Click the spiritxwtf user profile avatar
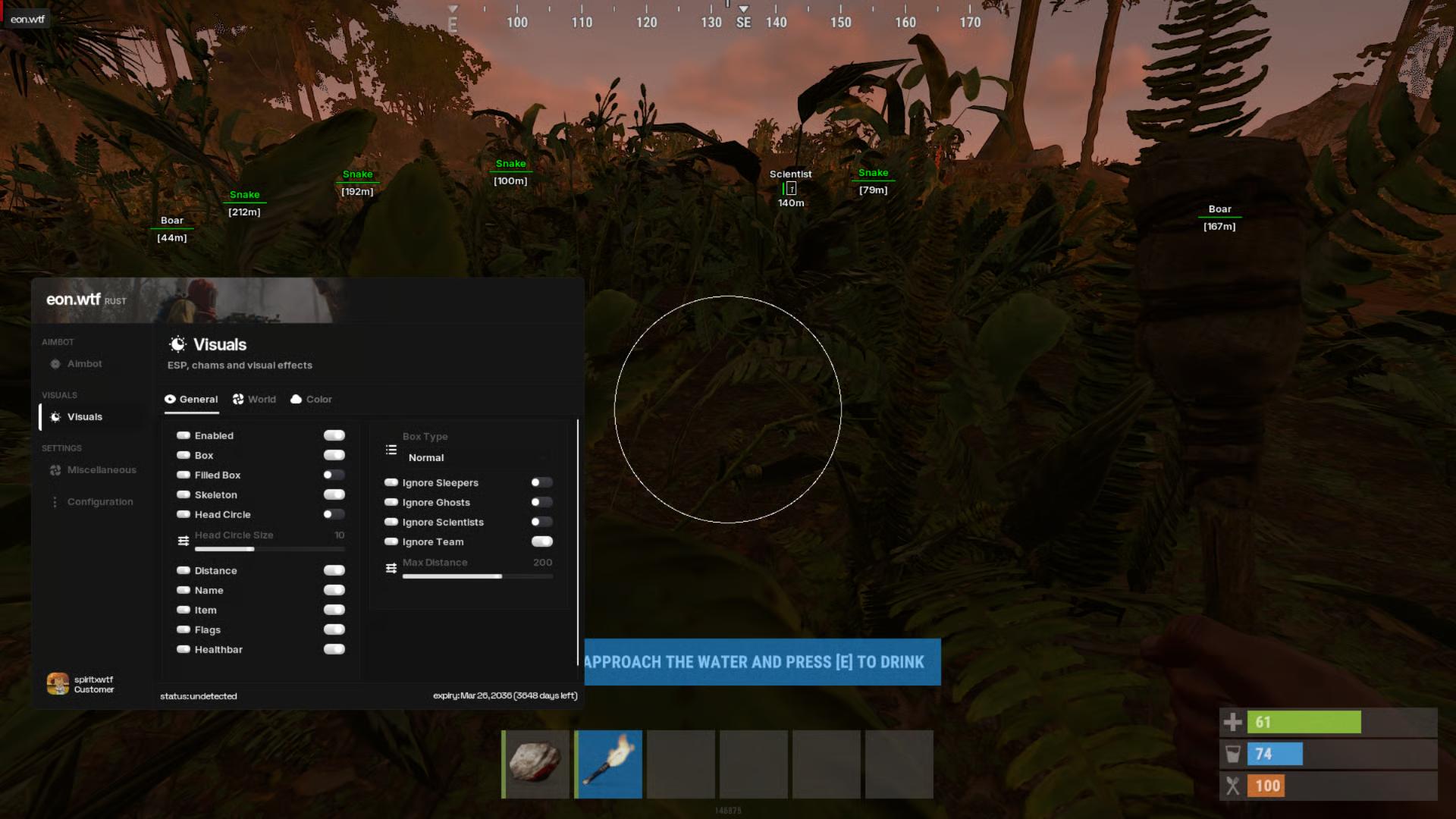Screen dimensions: 1456x819 click(58, 684)
